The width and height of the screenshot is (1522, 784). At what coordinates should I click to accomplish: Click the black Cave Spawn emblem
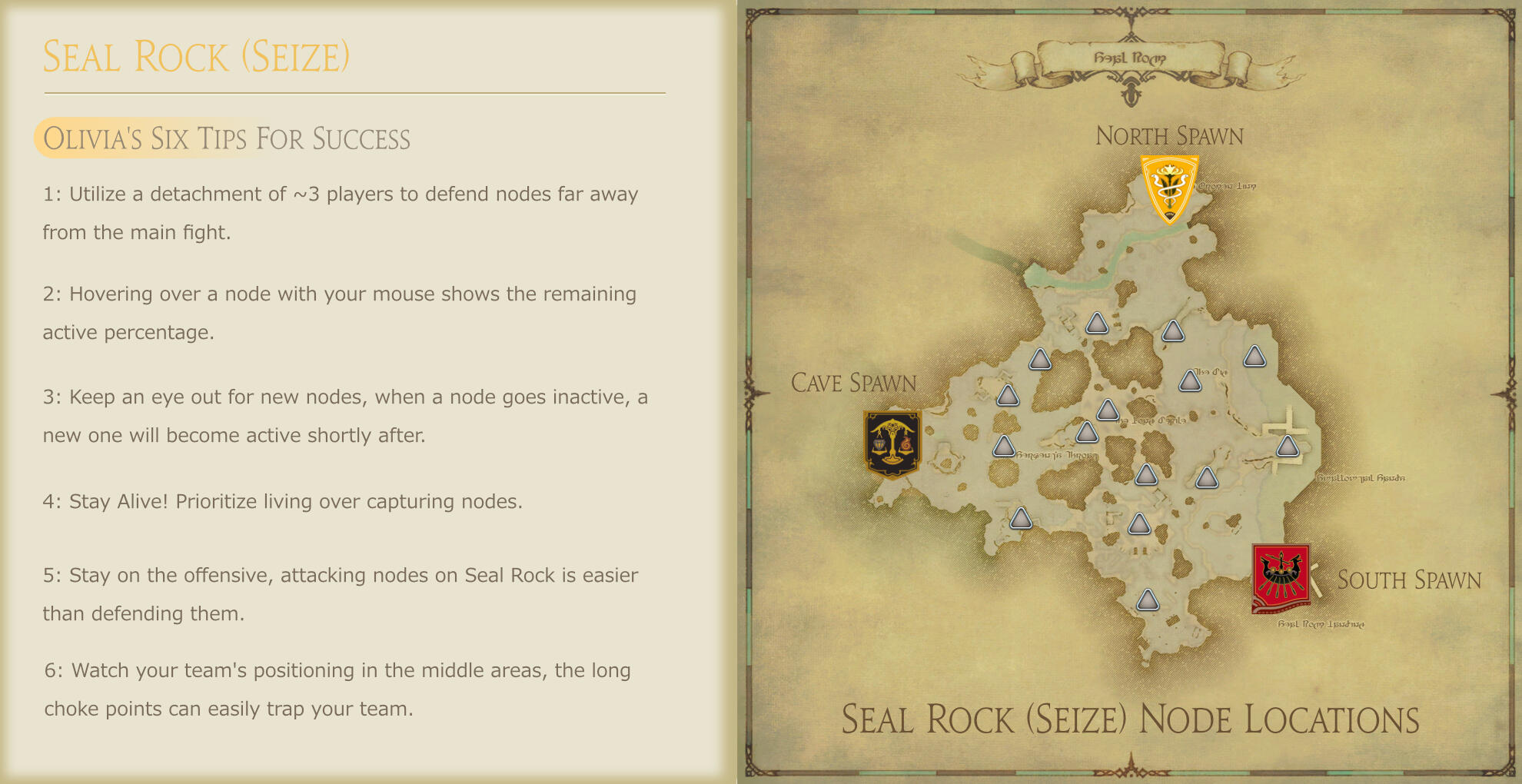tap(892, 443)
